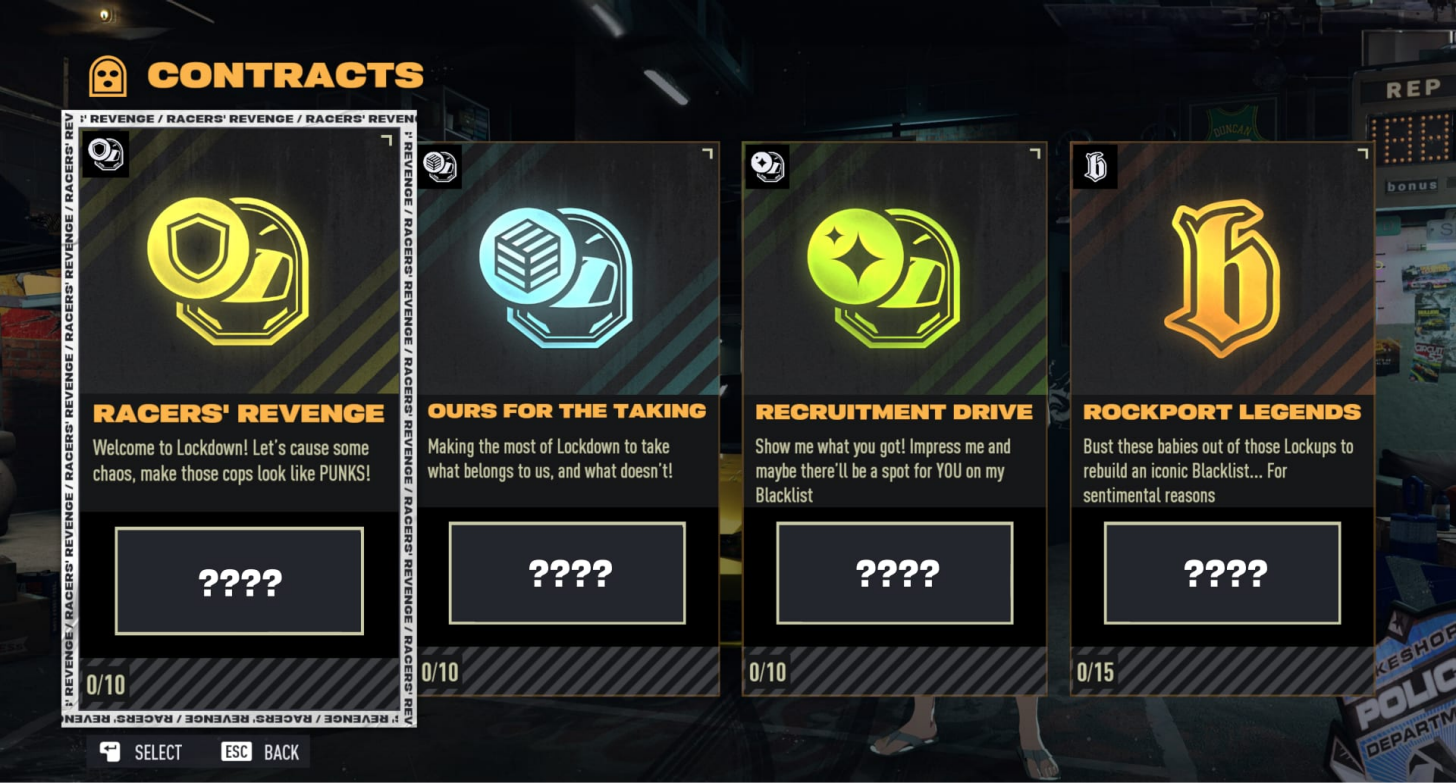Viewport: 1456px width, 783px height.
Task: Click the crate badge in Ours for the Taking corner
Action: 442,167
